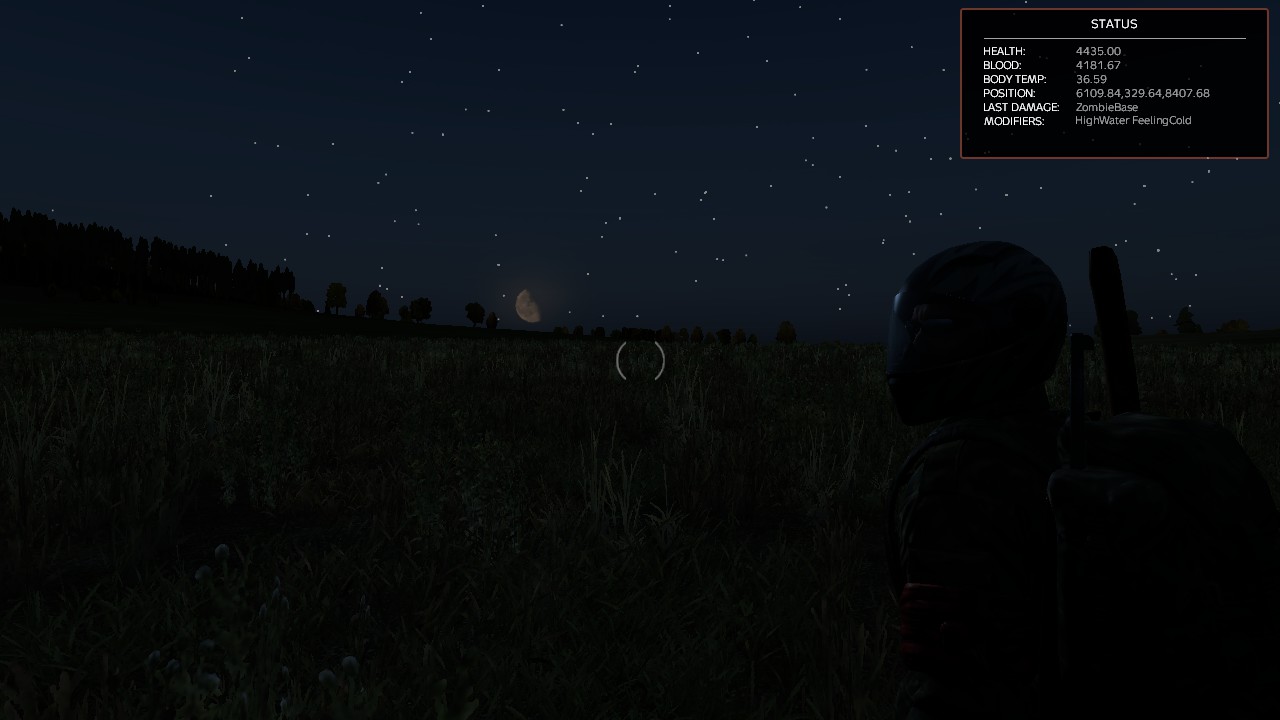Select the BODY TEMP label
This screenshot has width=1280, height=720.
1015,79
